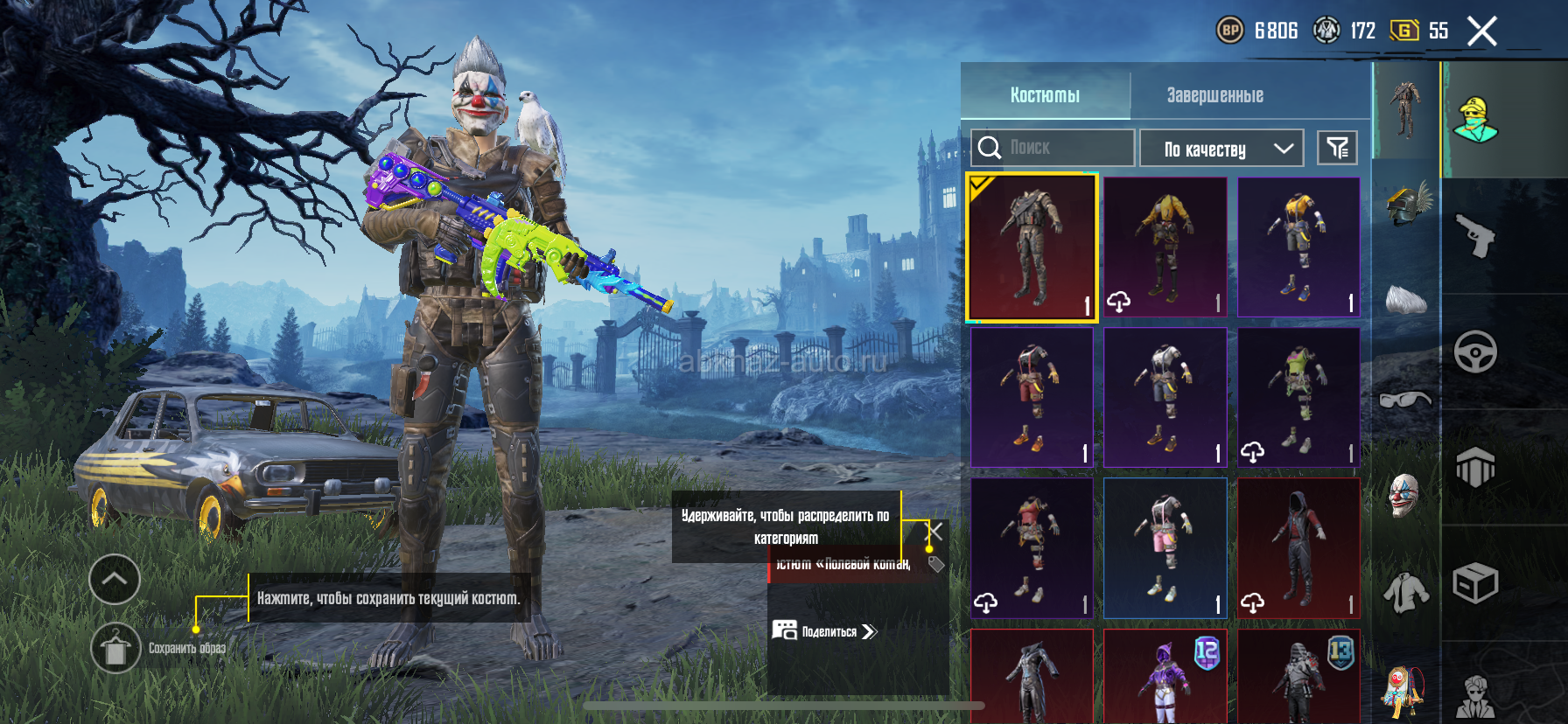Expand the round up-arrow button
1568x724 pixels.
[x=115, y=579]
